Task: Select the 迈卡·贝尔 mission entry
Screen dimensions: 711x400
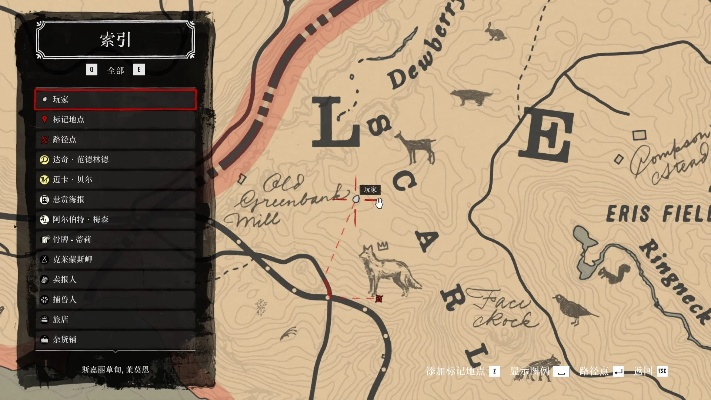Action: tap(114, 179)
